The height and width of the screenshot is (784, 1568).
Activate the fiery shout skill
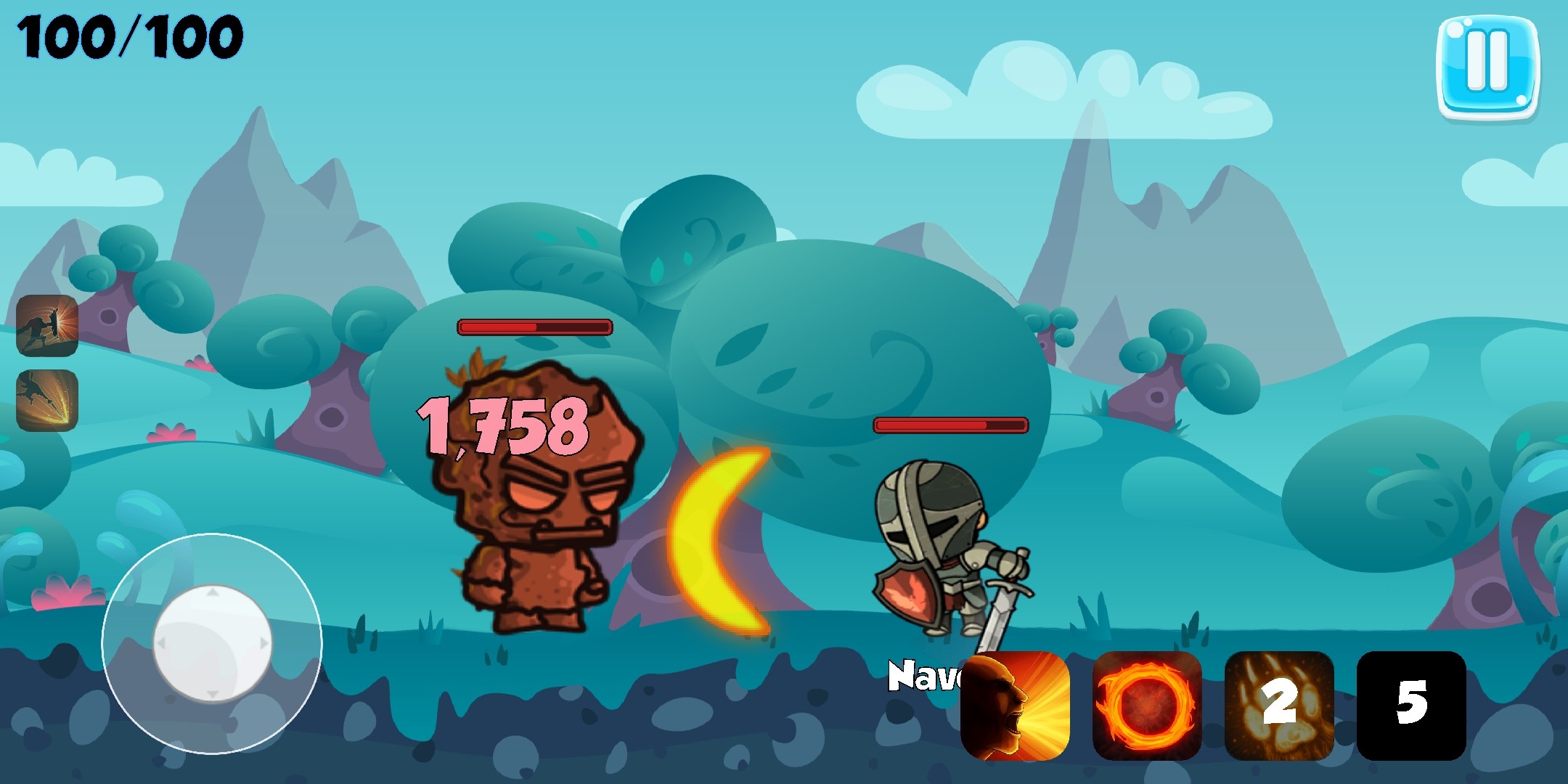coord(1015,706)
